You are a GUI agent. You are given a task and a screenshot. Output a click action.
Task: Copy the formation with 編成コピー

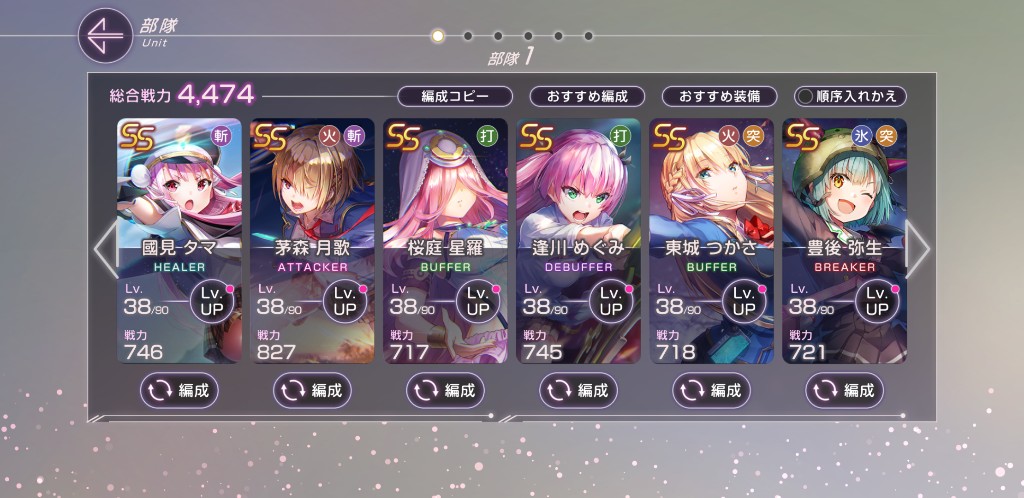[x=455, y=96]
